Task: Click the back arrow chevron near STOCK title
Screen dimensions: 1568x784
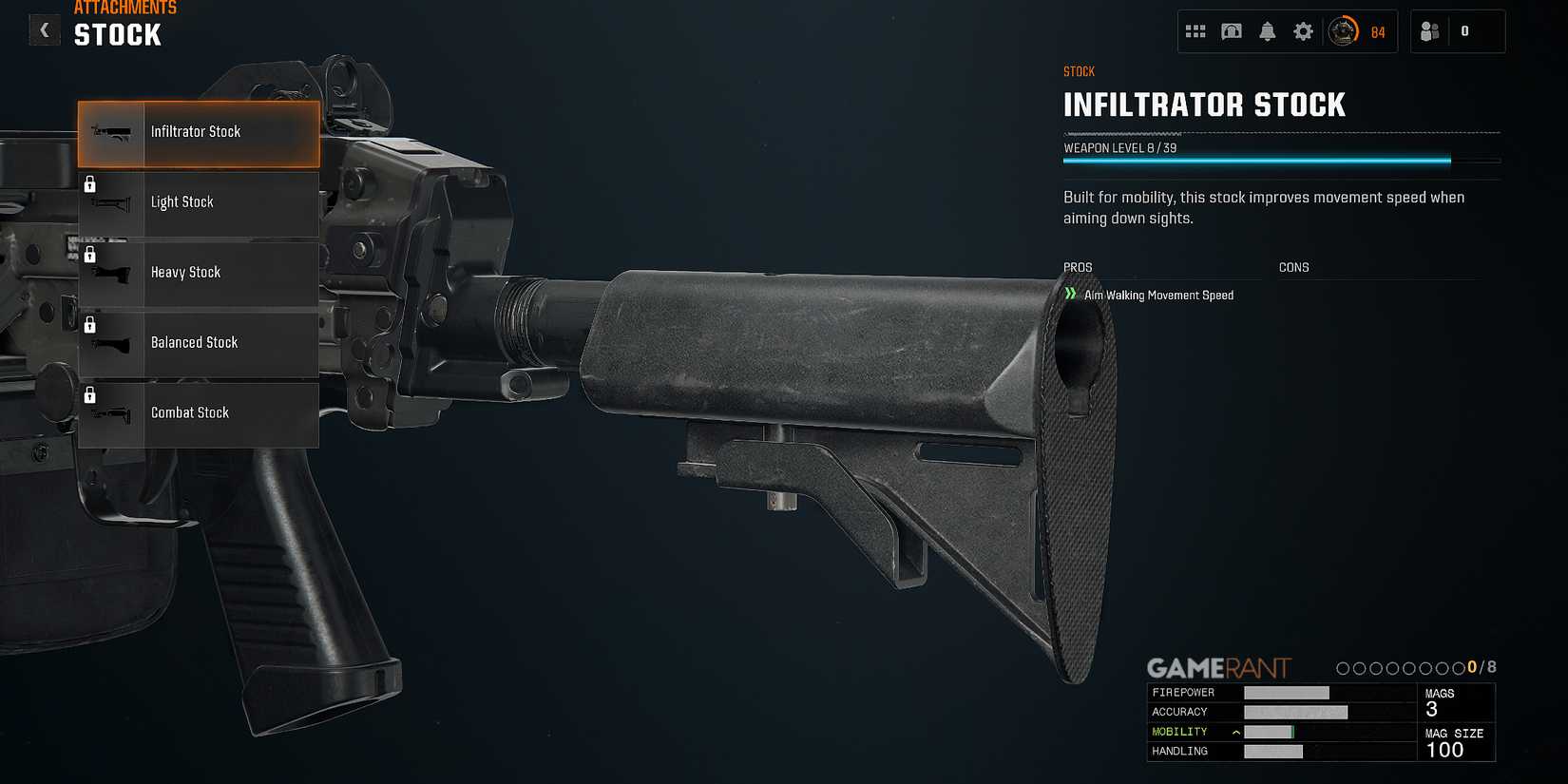Action: 44,29
